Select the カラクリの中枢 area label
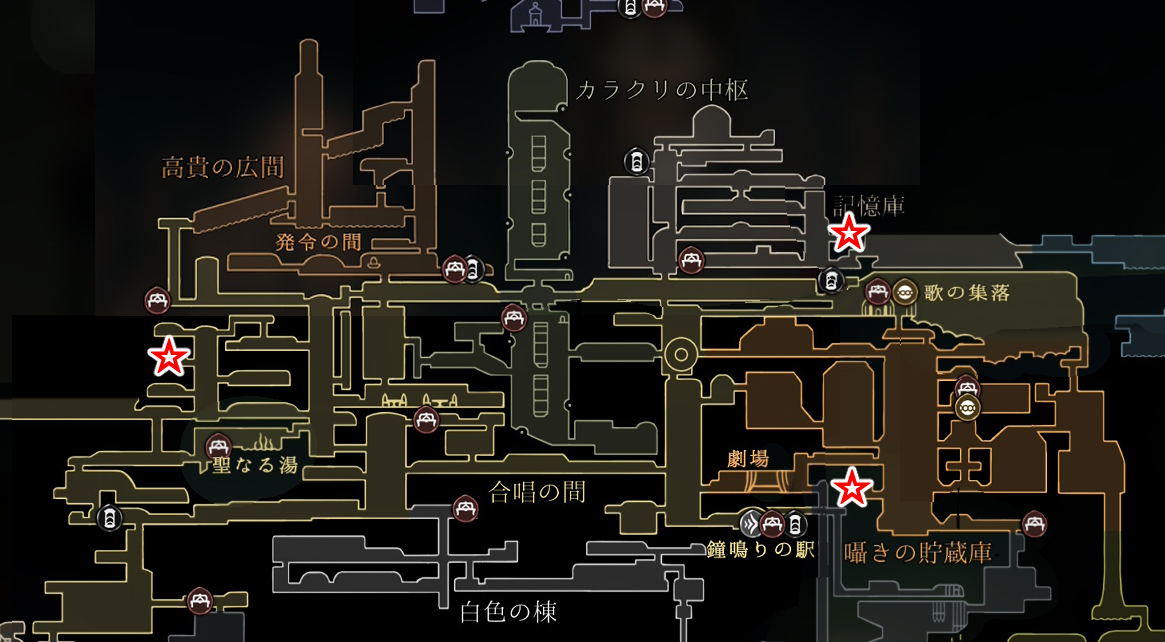 [x=661, y=91]
